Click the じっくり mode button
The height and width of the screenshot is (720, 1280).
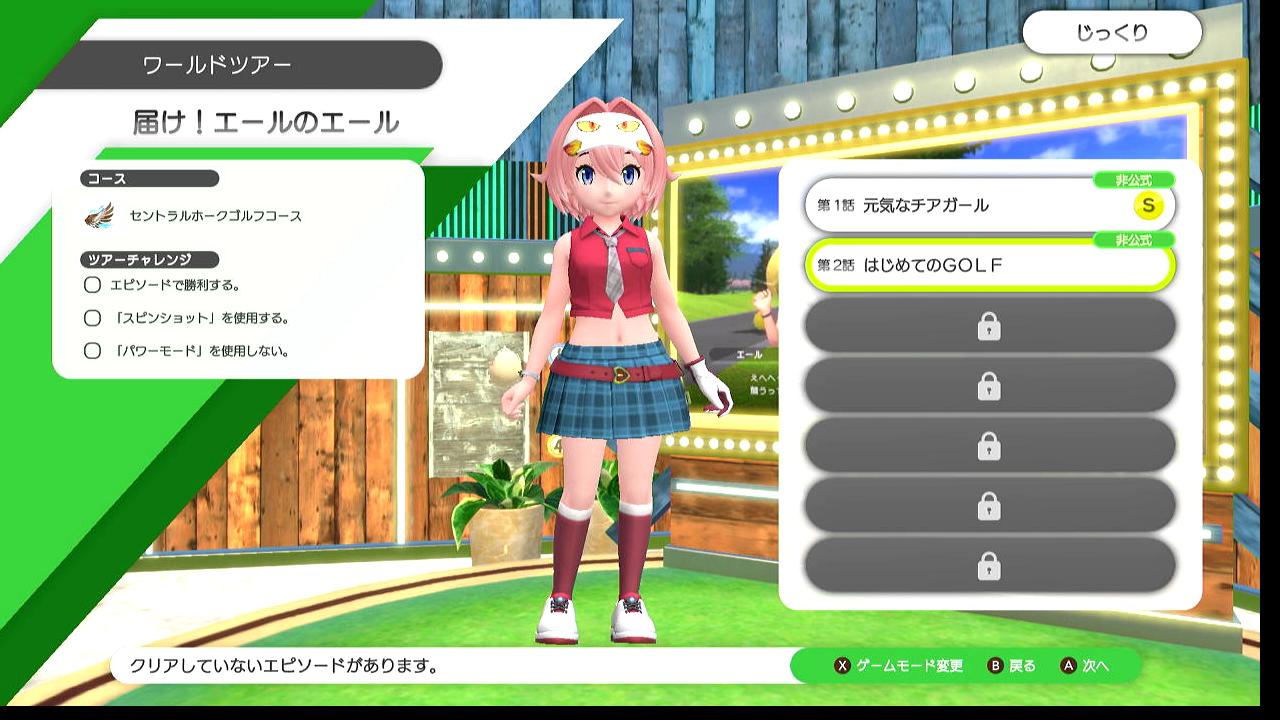click(x=1112, y=33)
